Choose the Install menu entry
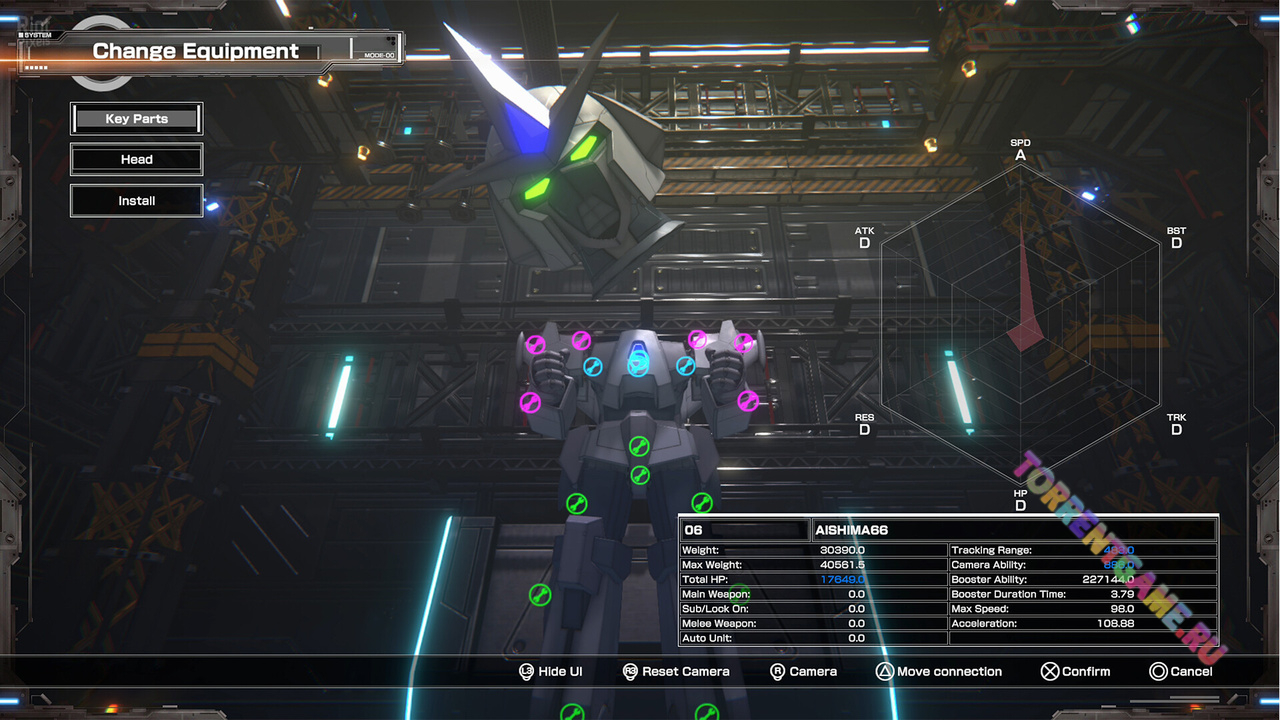This screenshot has height=720, width=1280. click(x=137, y=201)
